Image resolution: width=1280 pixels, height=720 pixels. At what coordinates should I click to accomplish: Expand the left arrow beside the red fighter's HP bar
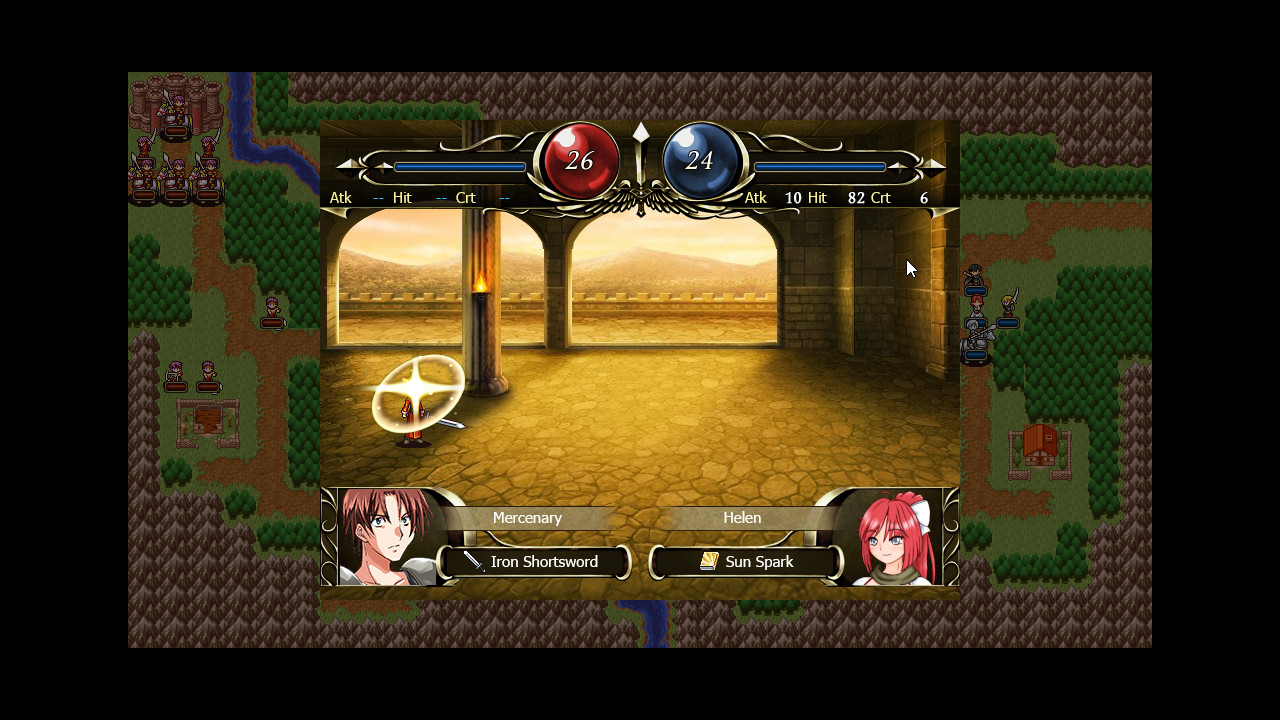pos(345,166)
